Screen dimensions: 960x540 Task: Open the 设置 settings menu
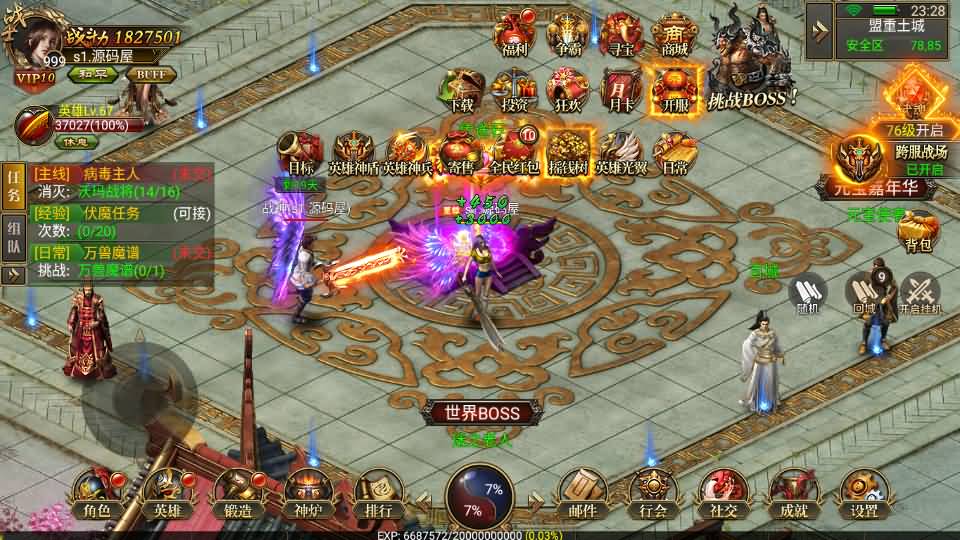[x=864, y=494]
